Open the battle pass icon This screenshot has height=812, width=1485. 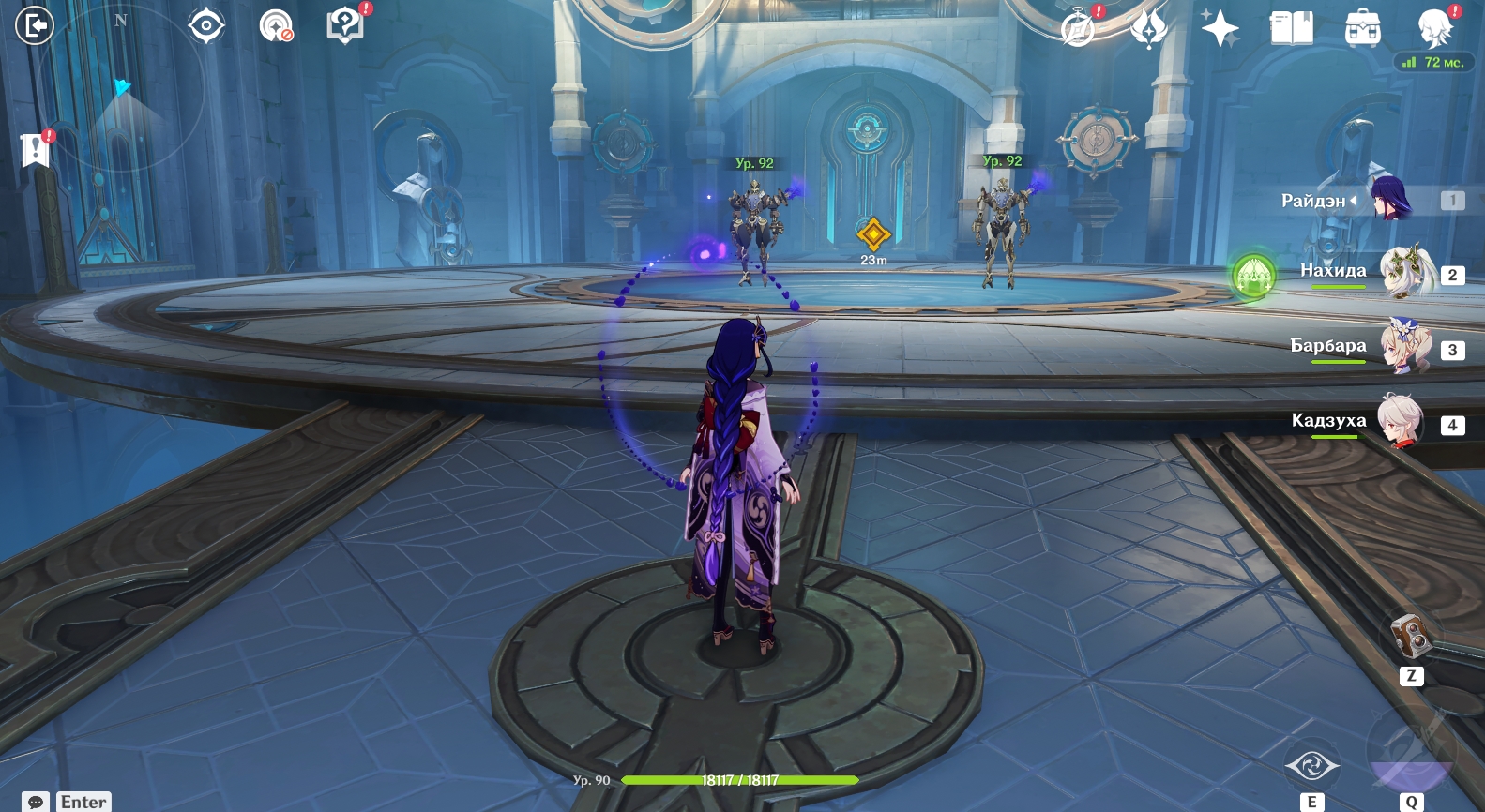1148,28
